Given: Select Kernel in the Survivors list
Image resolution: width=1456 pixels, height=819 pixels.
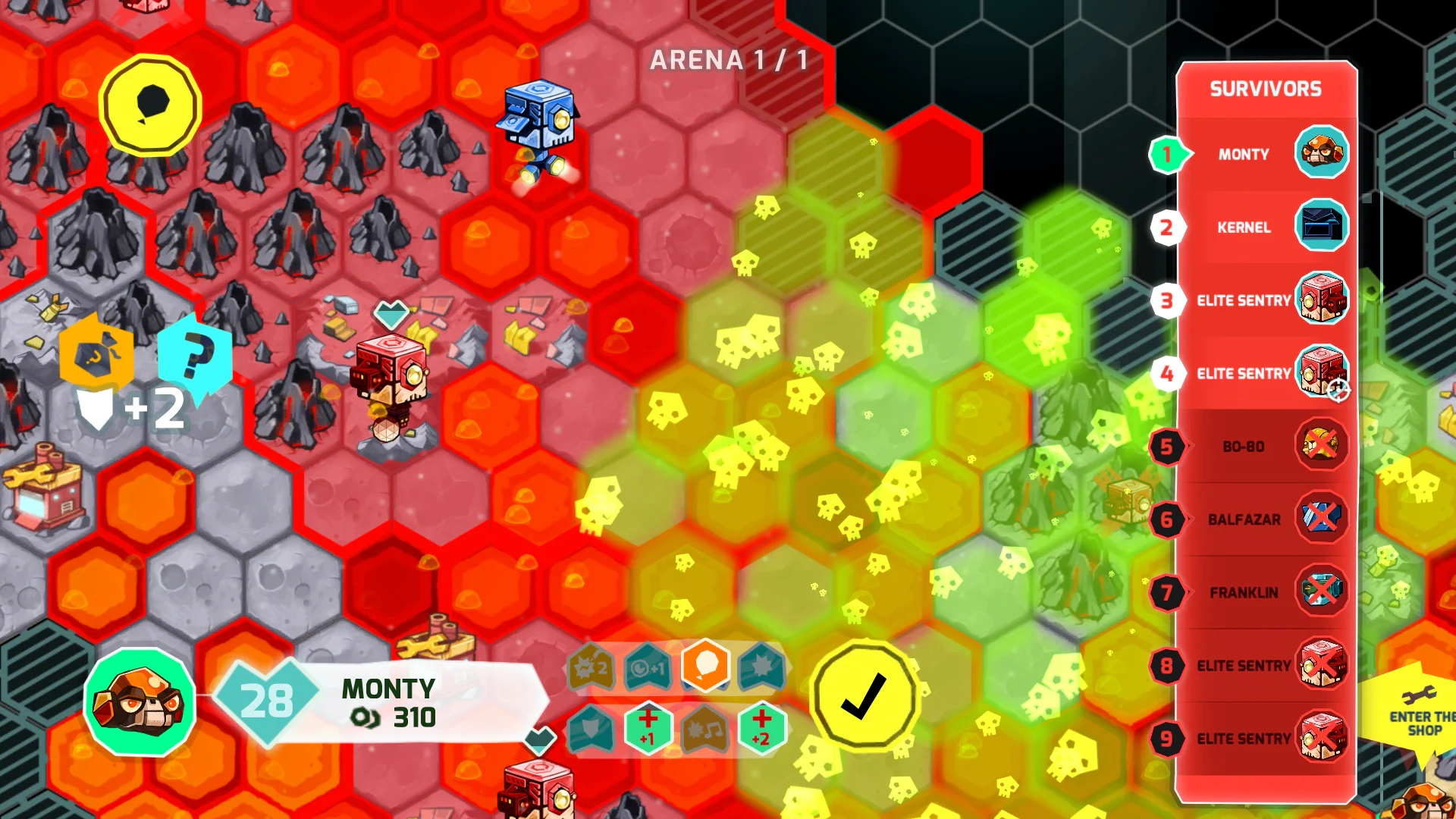Looking at the screenshot, I should [1245, 227].
